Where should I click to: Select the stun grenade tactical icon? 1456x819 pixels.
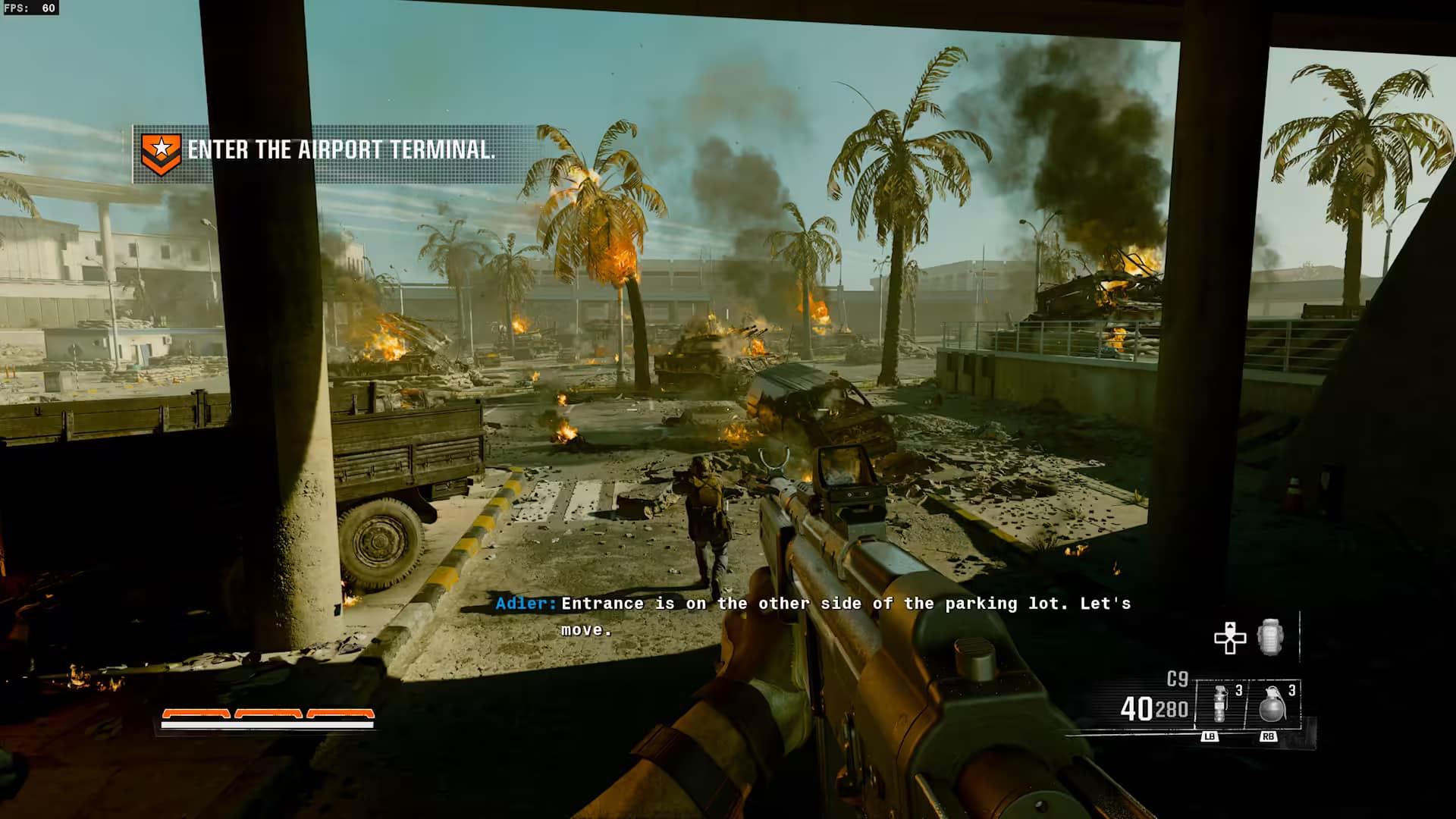(x=1219, y=704)
